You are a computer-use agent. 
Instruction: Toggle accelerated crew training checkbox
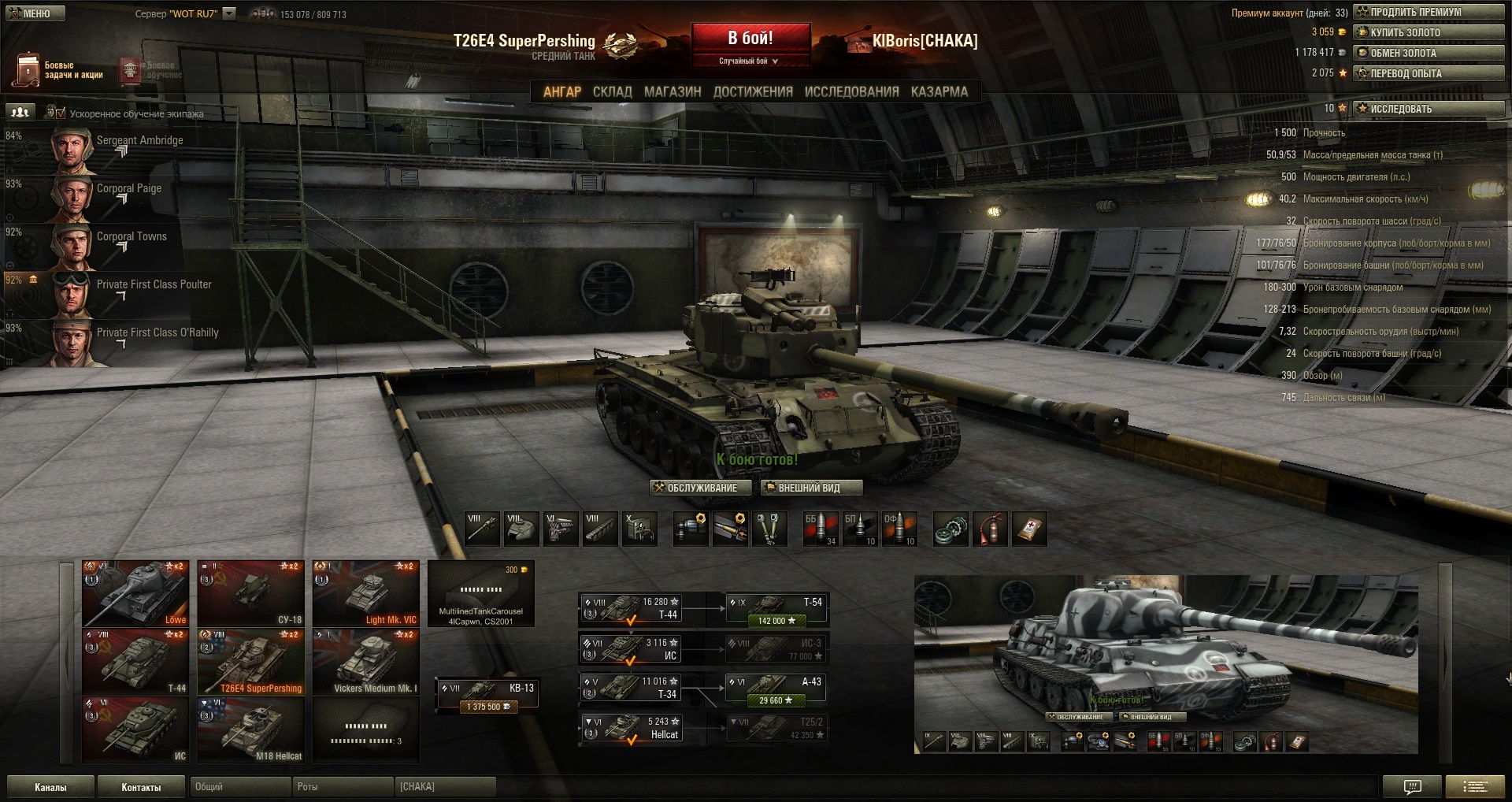[x=61, y=113]
